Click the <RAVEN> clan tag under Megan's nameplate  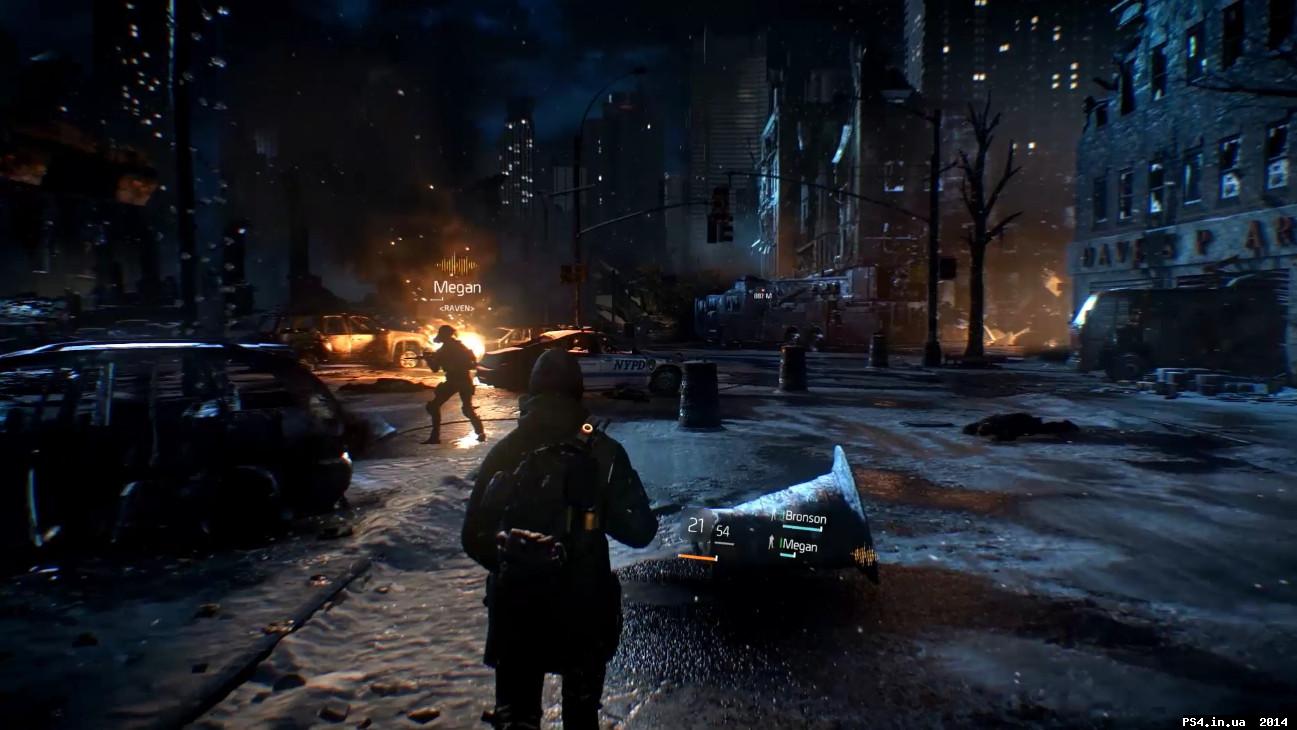point(457,308)
